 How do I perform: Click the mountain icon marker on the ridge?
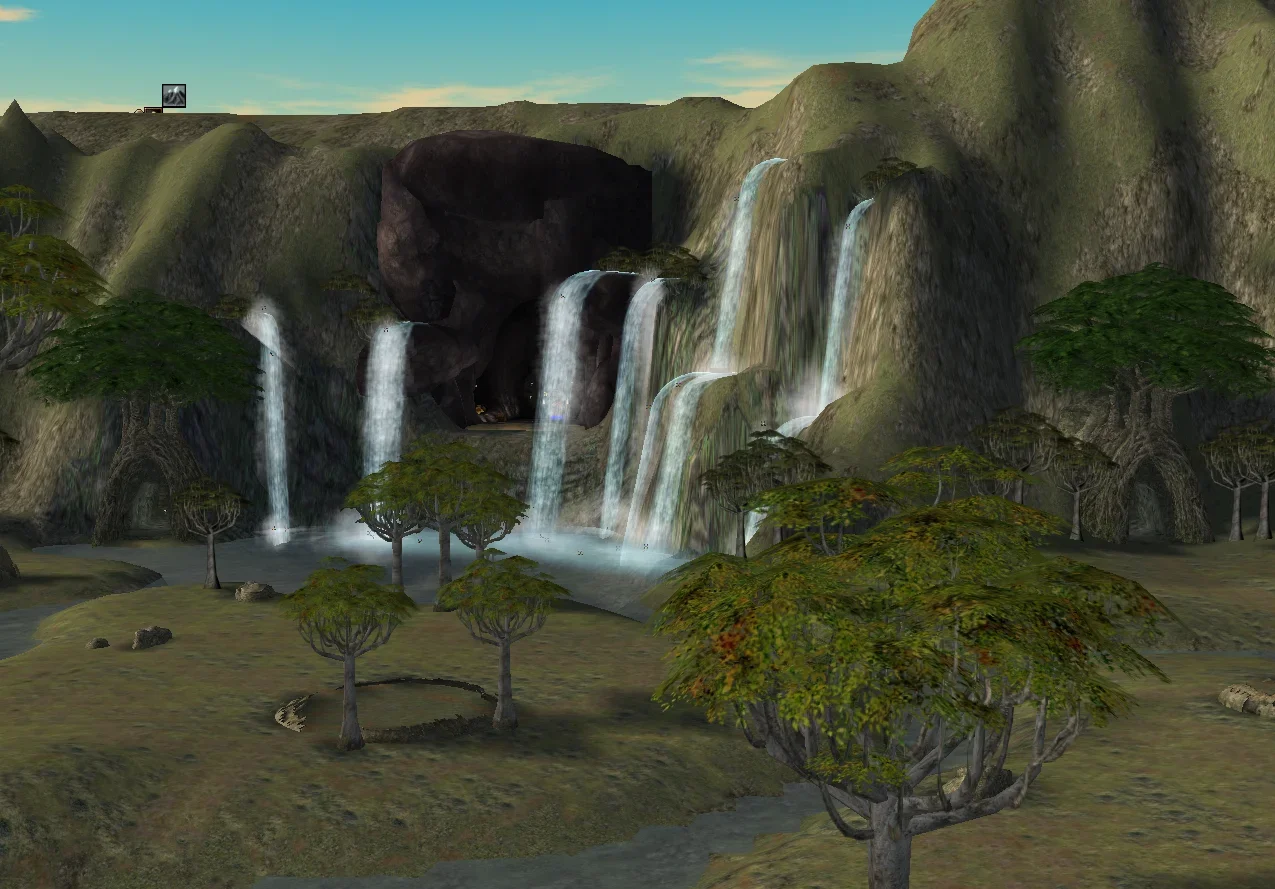[174, 96]
